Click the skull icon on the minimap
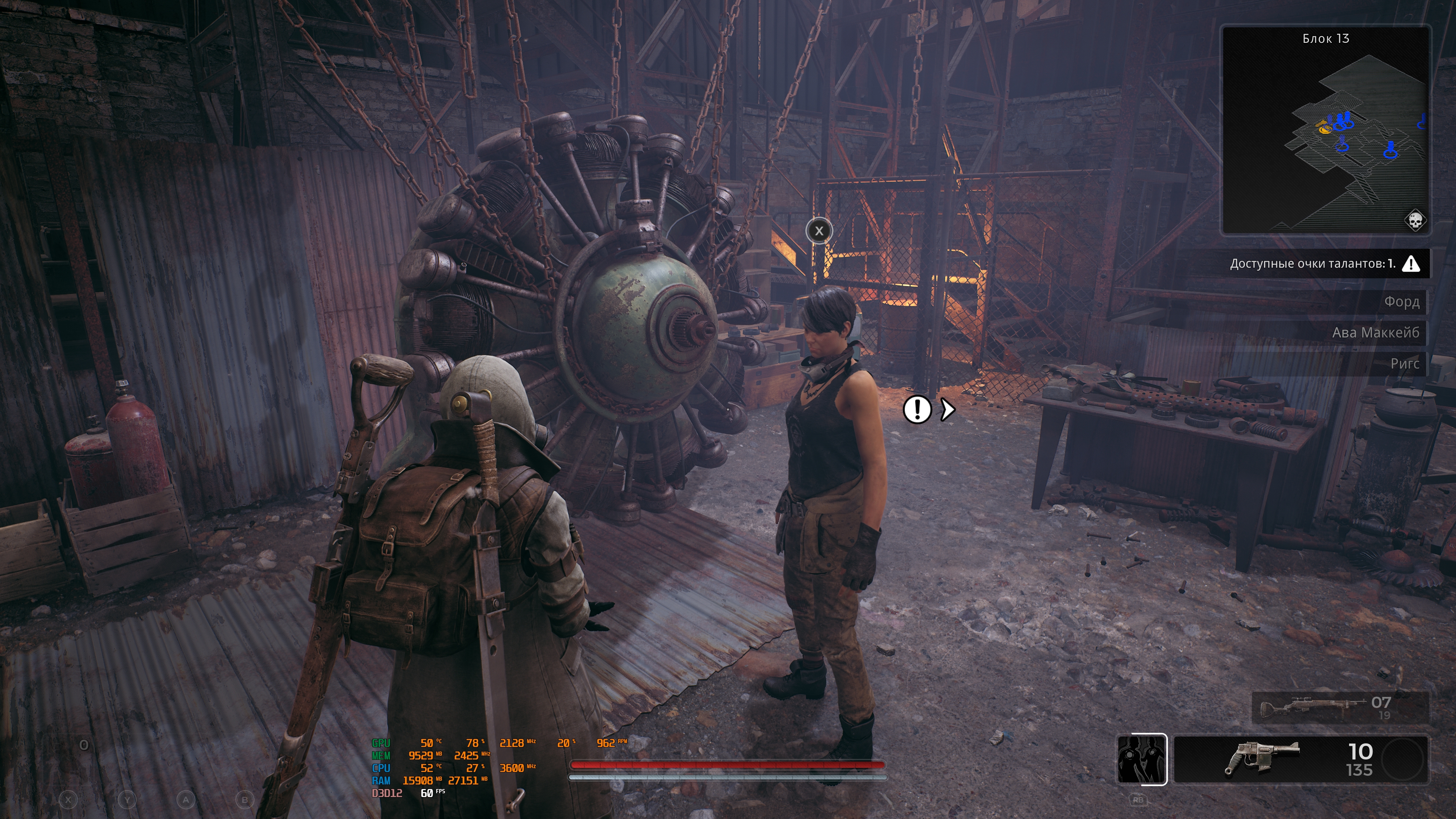This screenshot has width=1456, height=819. pos(1415,220)
